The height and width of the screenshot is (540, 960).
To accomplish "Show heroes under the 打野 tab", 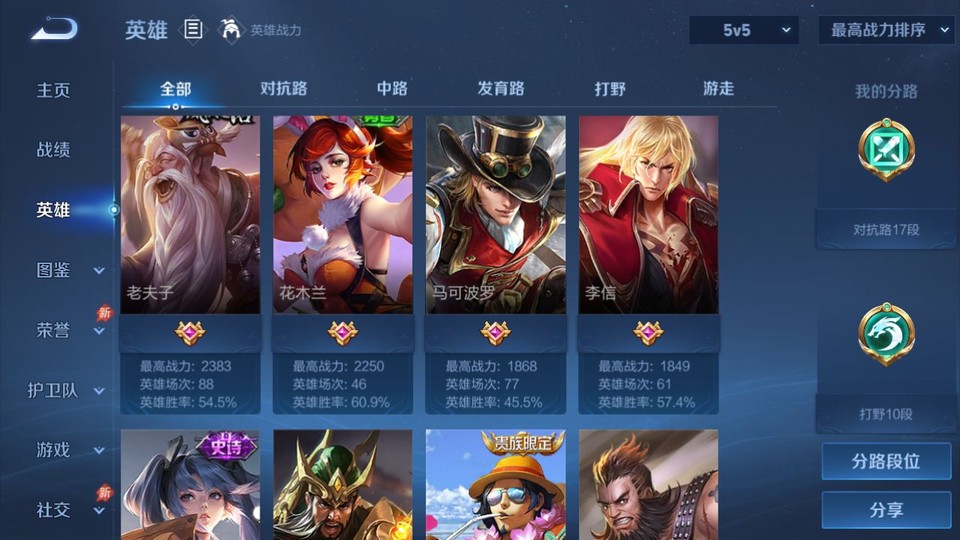I will point(610,88).
